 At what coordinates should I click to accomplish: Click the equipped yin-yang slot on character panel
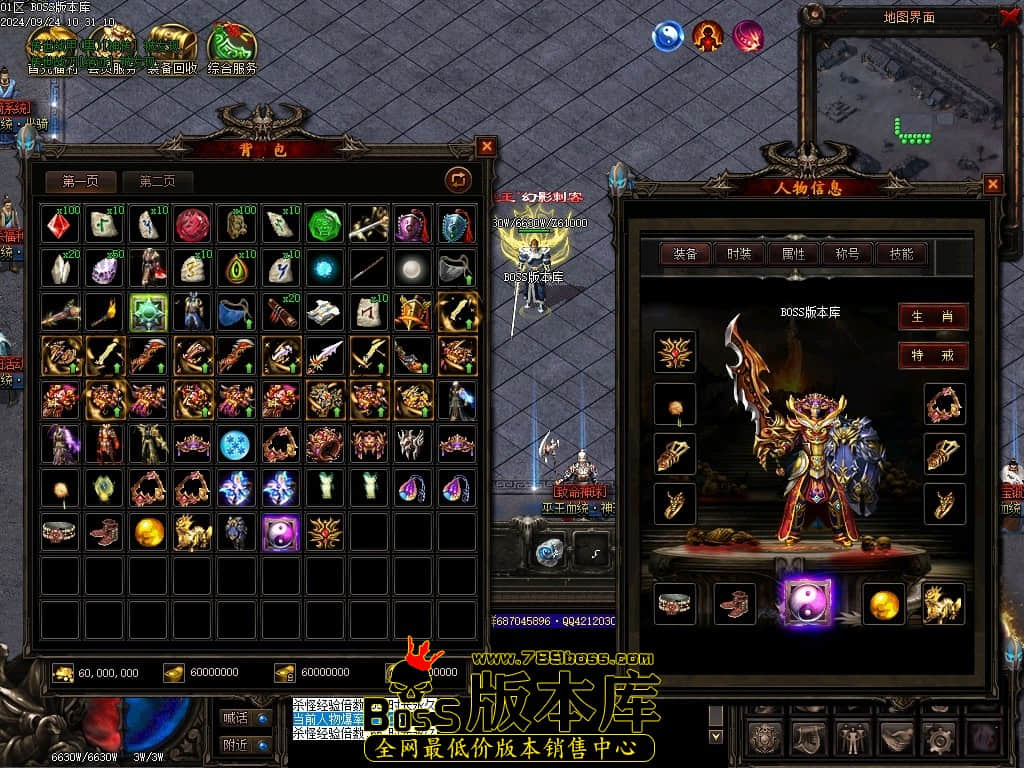tap(807, 603)
